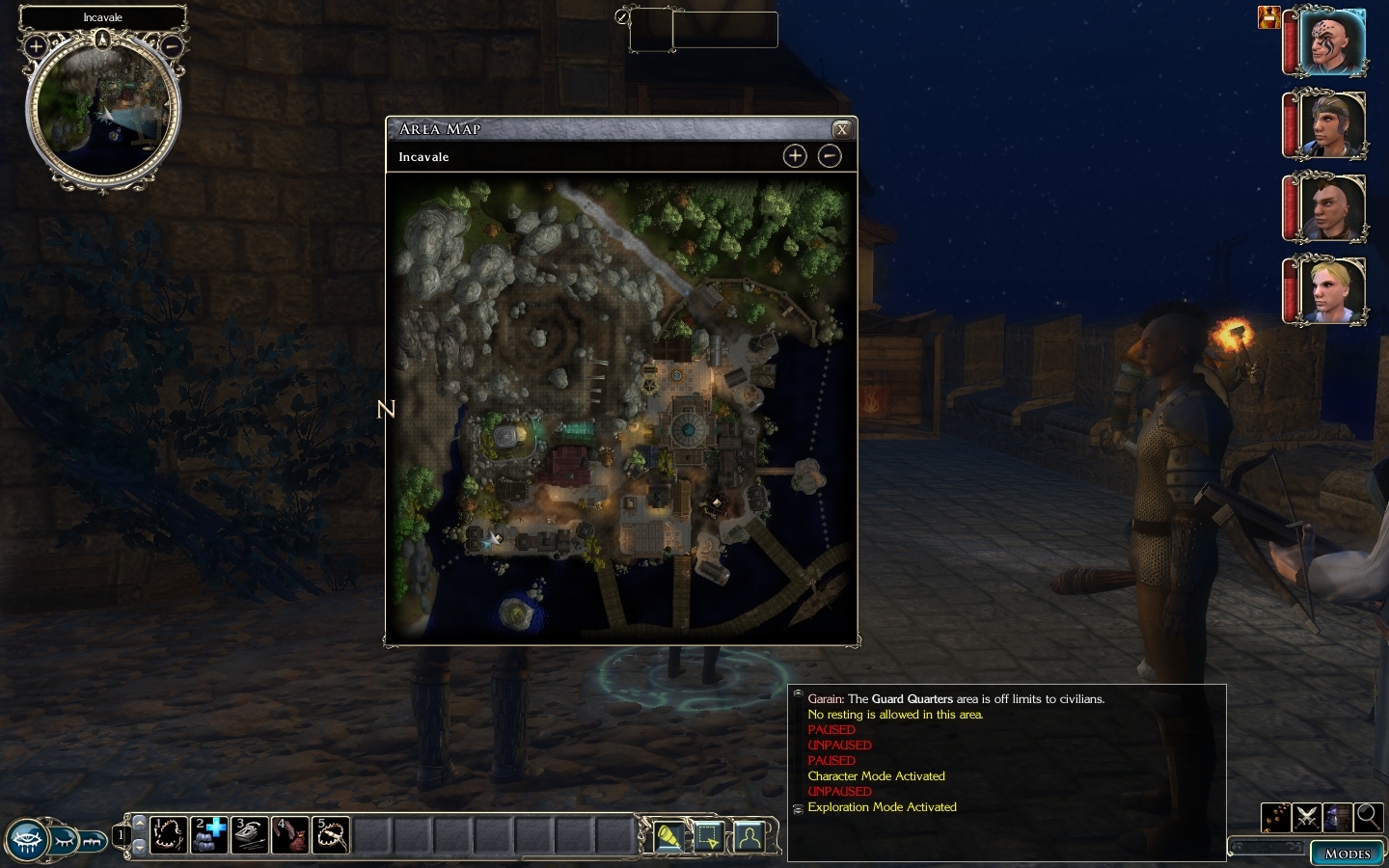
Task: Click the minimap's minus zoom button
Action: click(x=171, y=45)
